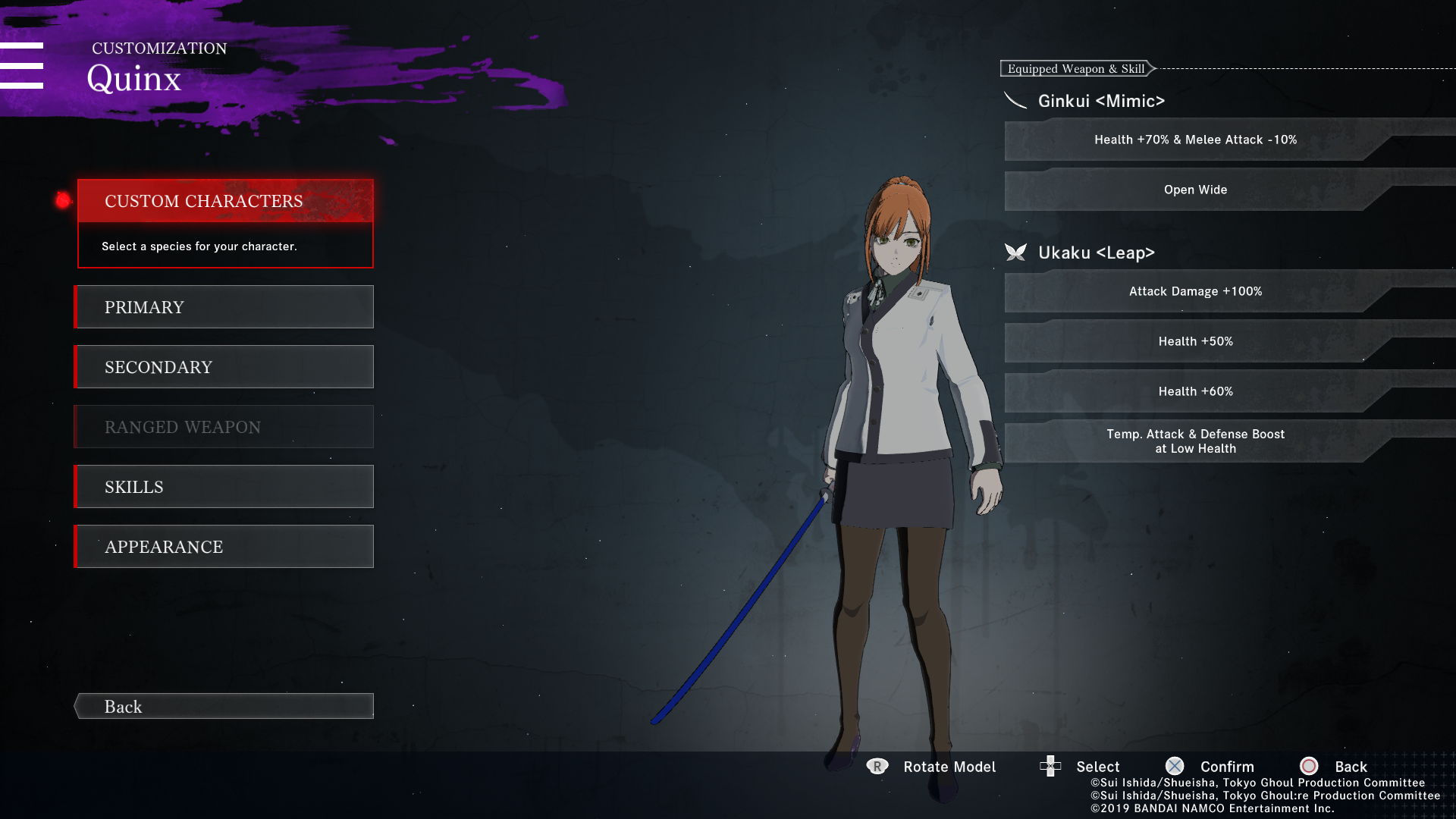Go to the Skills menu
This screenshot has width=1456, height=819.
[x=225, y=487]
